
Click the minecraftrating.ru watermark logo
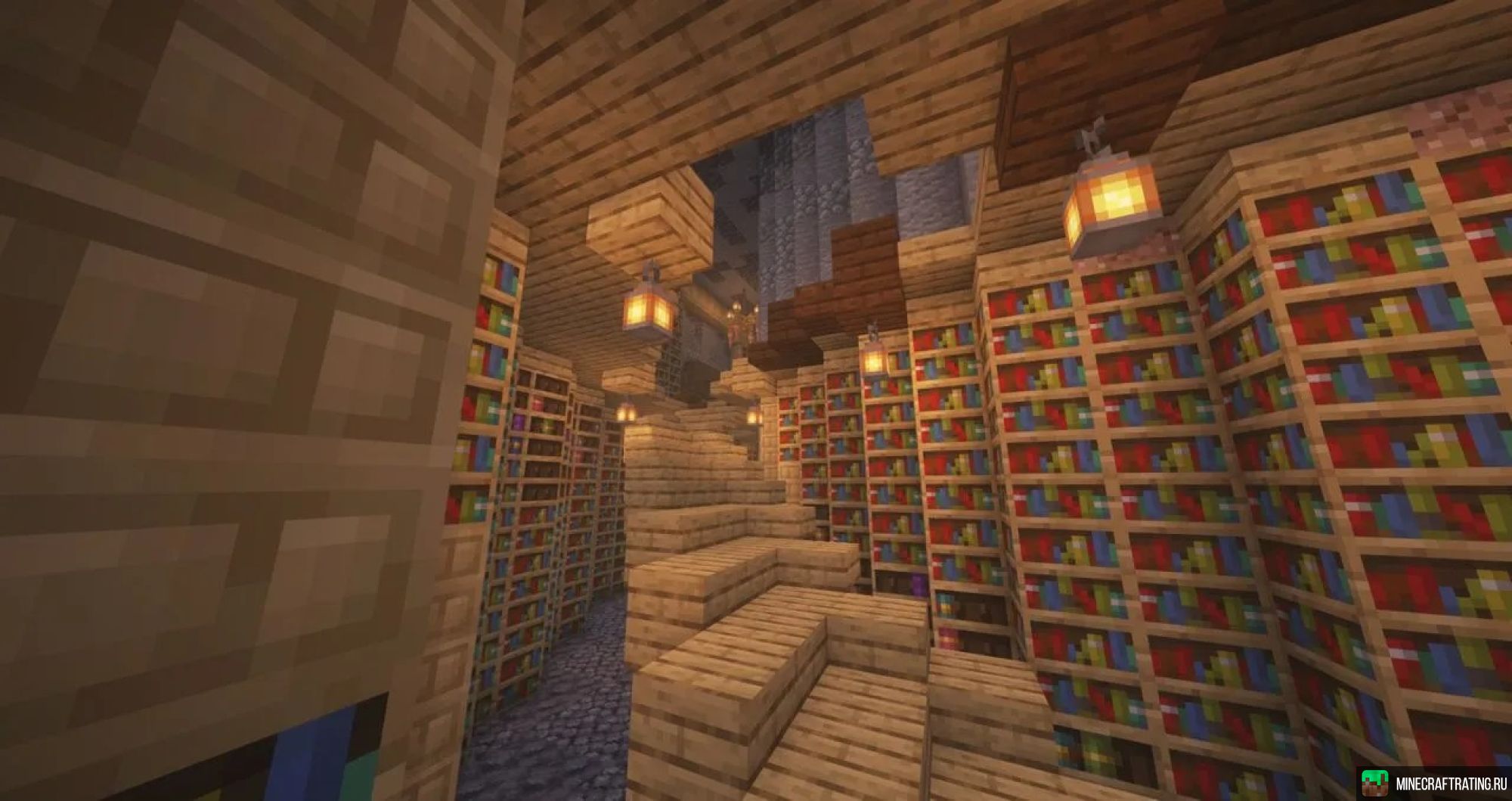[1374, 784]
